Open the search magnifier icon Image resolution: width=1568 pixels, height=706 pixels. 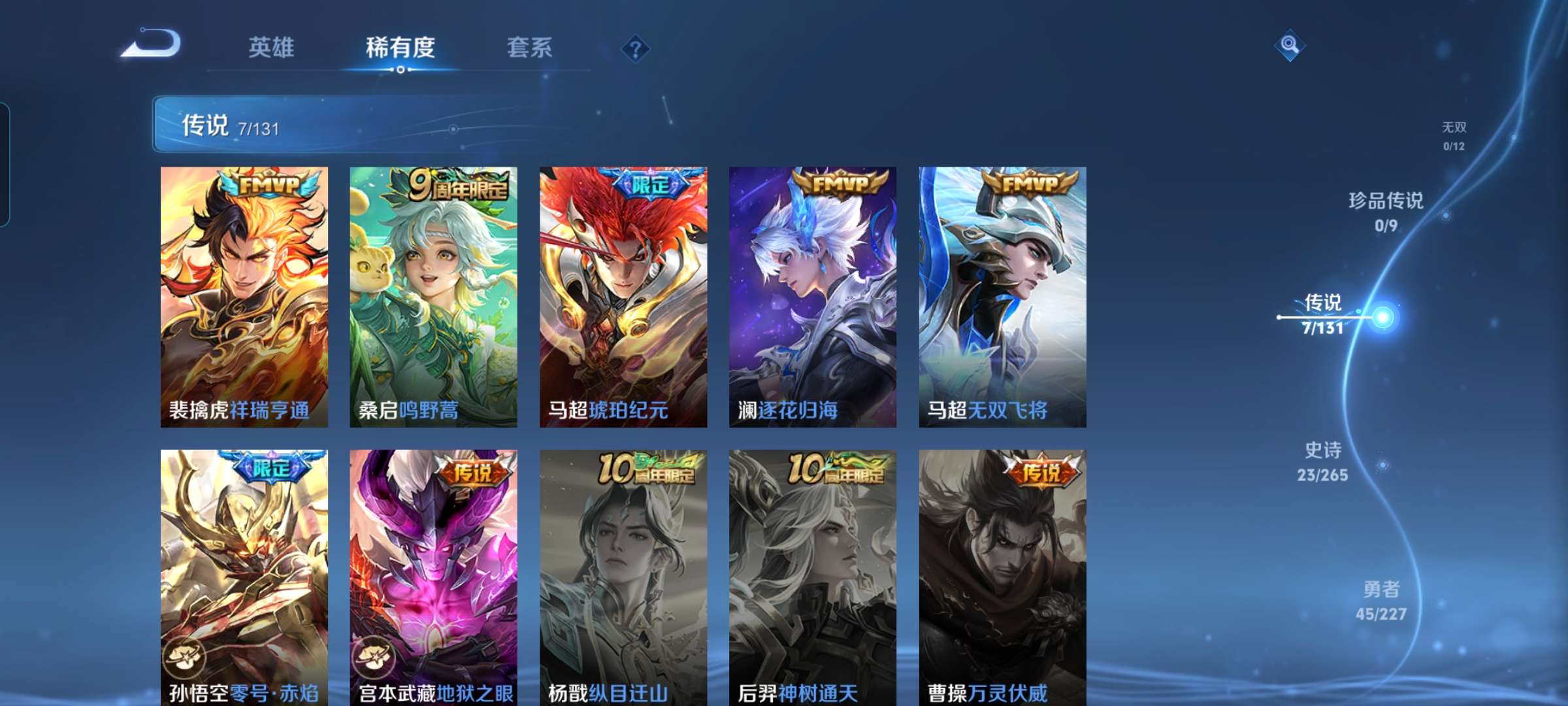pyautogui.click(x=1290, y=44)
